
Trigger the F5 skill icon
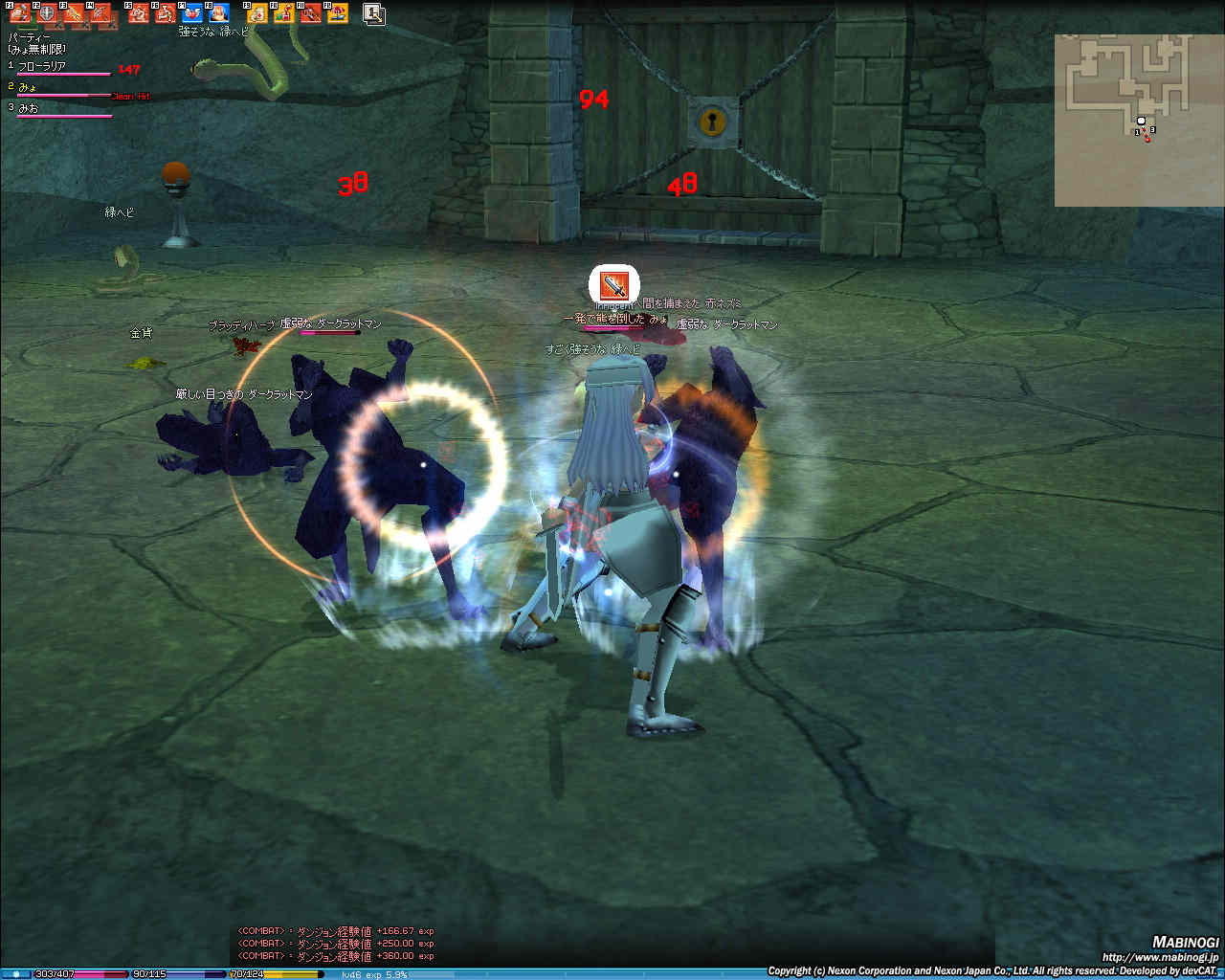click(x=139, y=13)
